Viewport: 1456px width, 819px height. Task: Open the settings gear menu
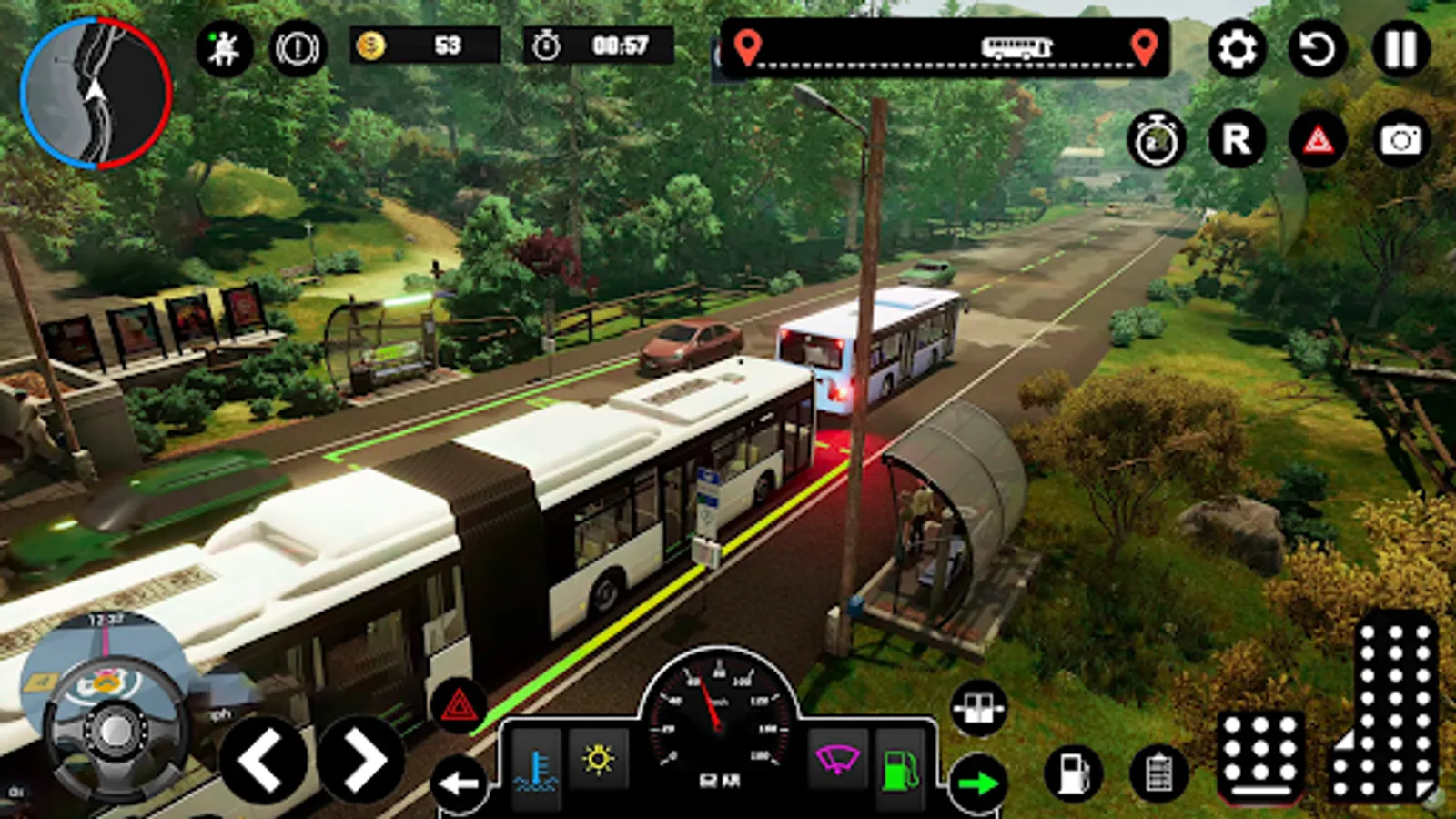(x=1237, y=48)
